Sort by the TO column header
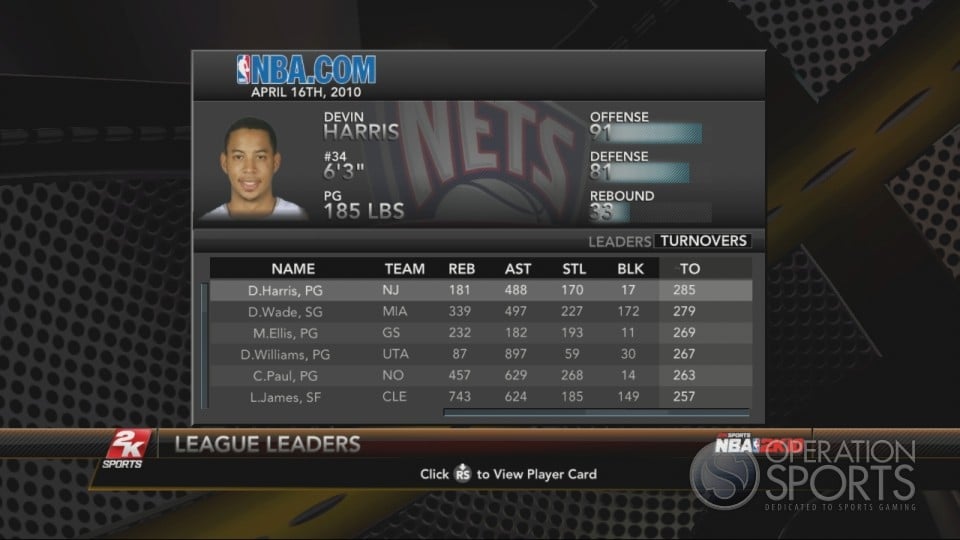The image size is (960, 540). (x=690, y=269)
